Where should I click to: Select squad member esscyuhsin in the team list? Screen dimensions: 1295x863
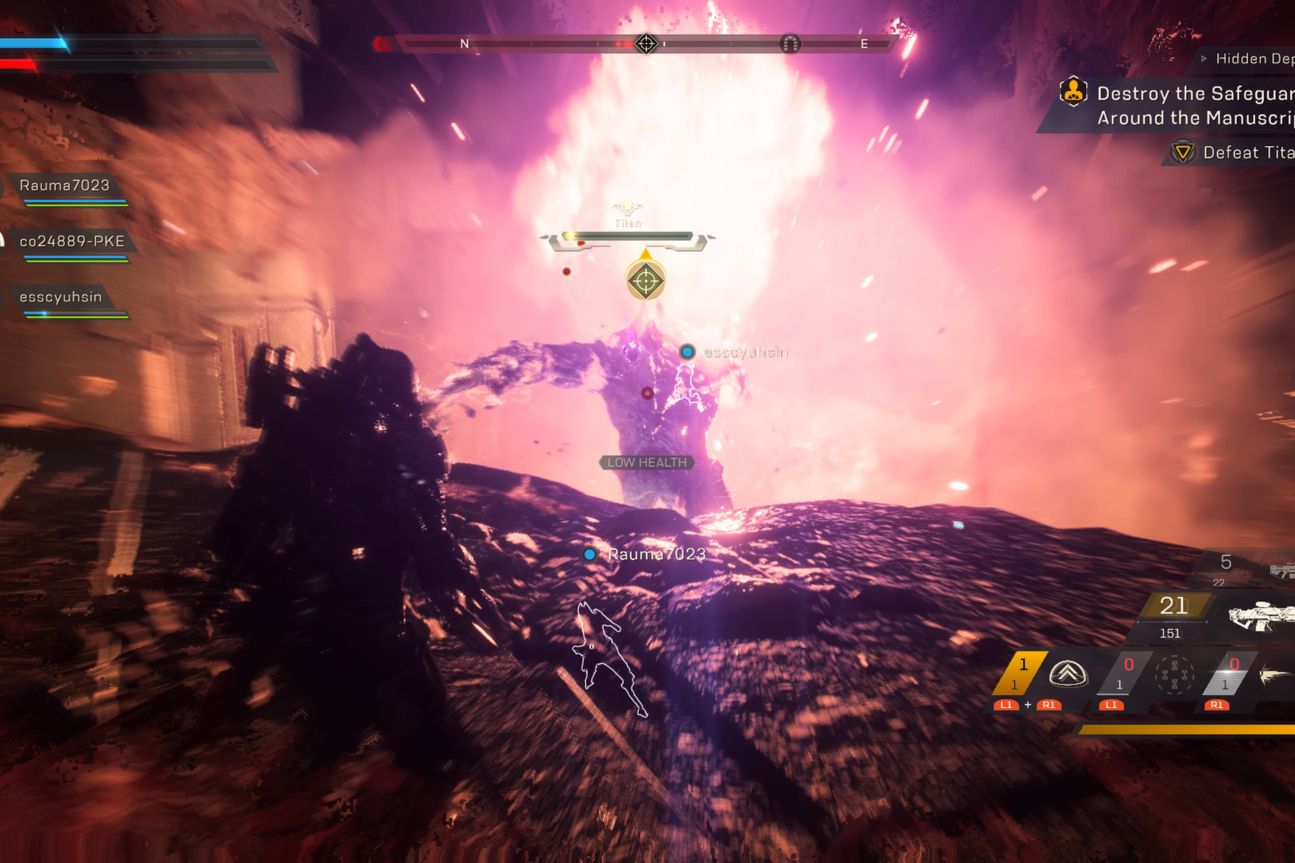pyautogui.click(x=60, y=297)
